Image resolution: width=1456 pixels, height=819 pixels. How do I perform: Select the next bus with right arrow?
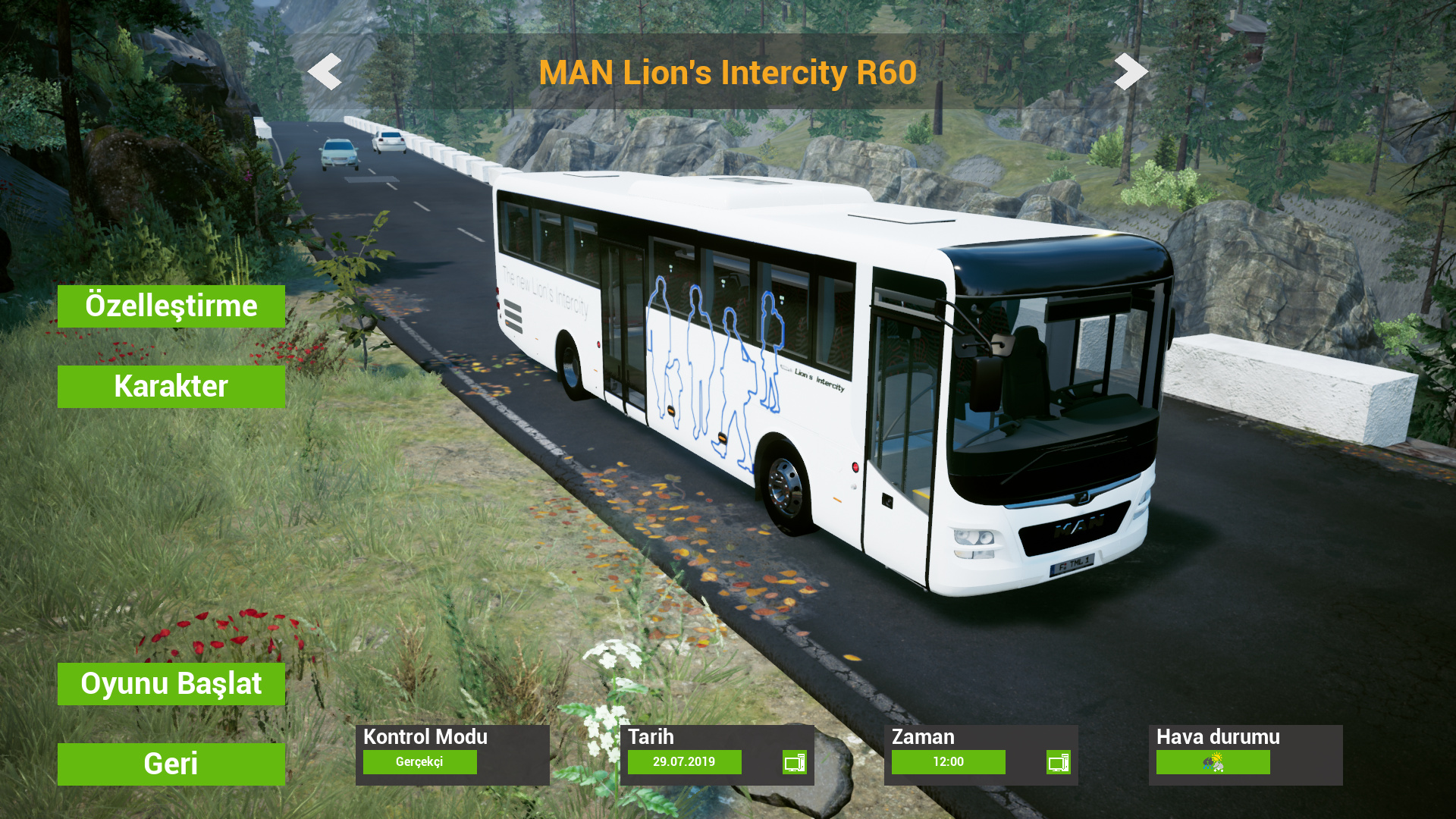(1131, 72)
